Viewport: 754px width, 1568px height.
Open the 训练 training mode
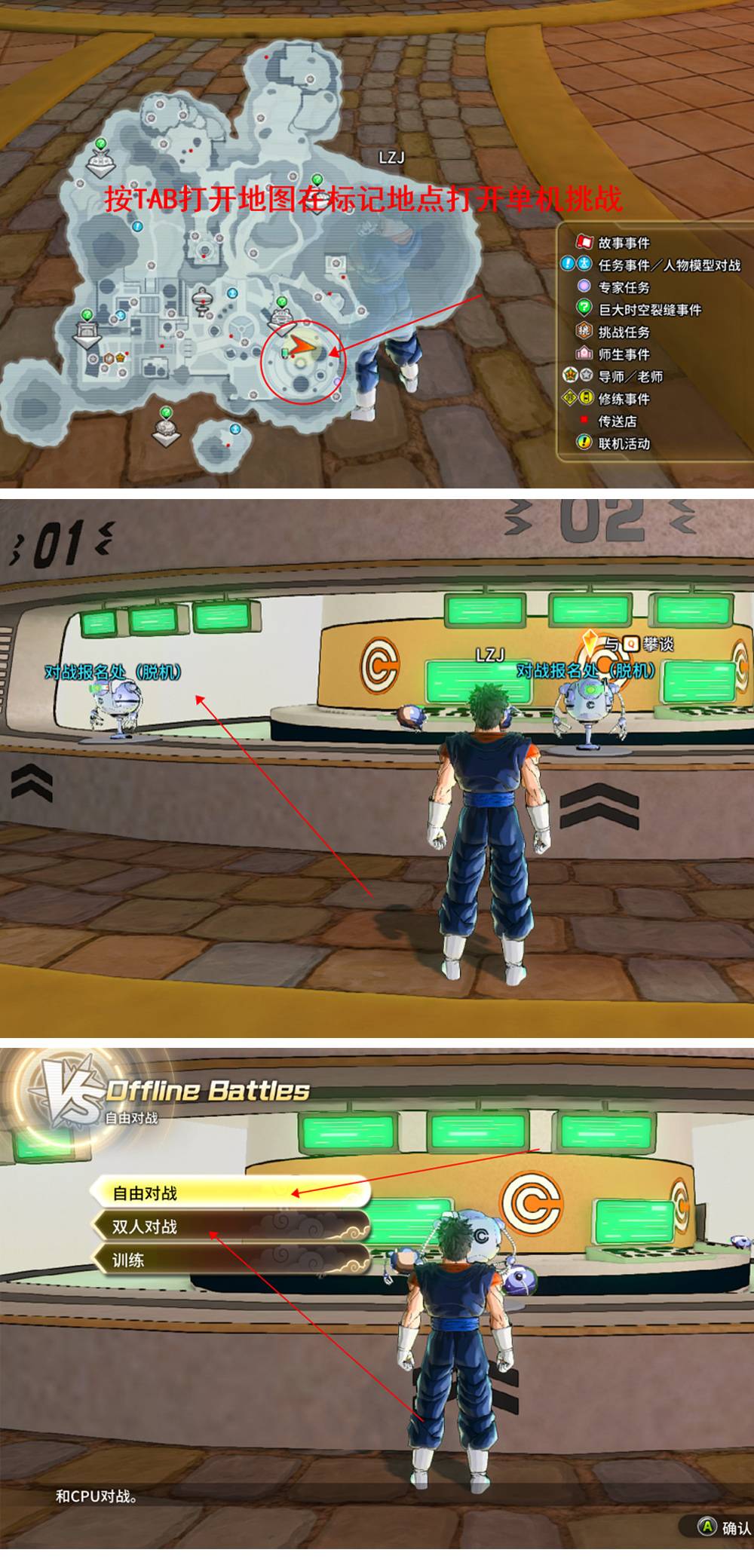[x=230, y=1260]
